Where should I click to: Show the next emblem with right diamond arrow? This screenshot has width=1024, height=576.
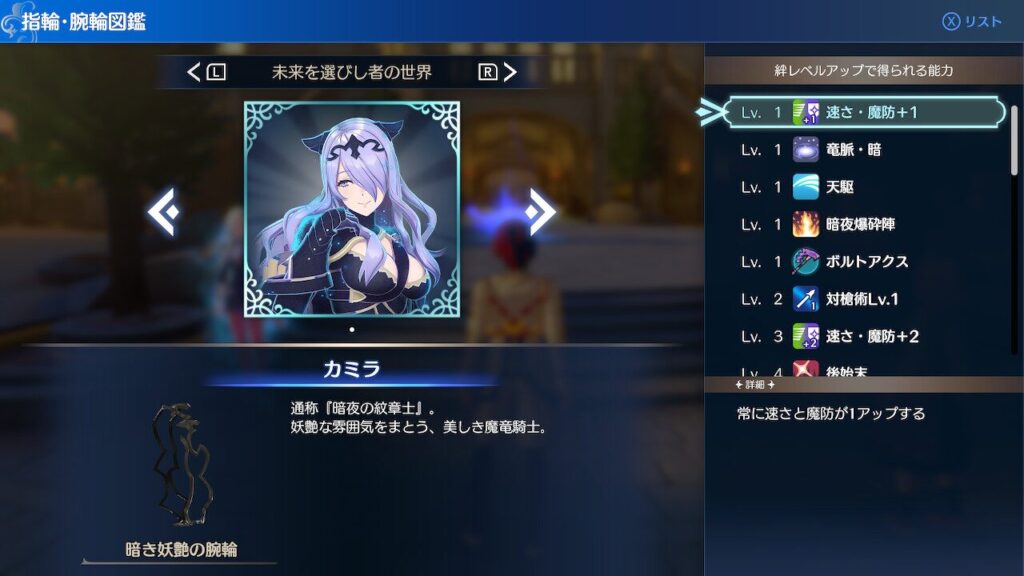point(540,212)
